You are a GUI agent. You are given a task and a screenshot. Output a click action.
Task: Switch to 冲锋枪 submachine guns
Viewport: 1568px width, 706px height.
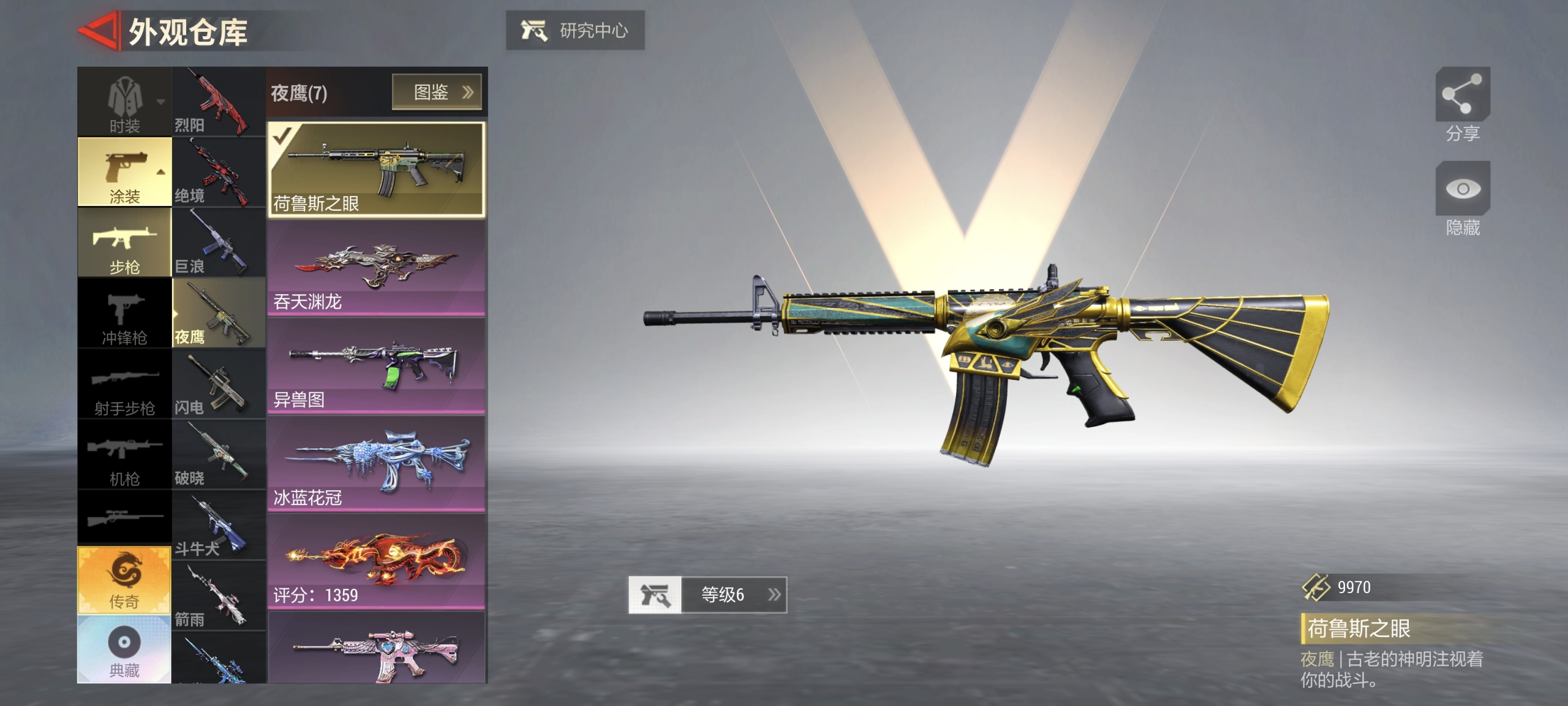click(x=124, y=314)
